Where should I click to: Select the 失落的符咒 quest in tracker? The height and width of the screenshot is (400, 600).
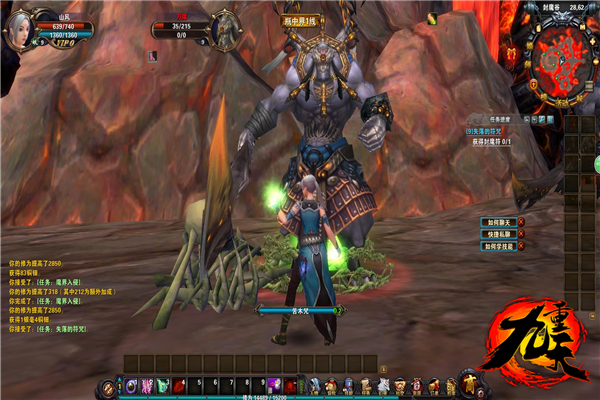pyautogui.click(x=487, y=131)
